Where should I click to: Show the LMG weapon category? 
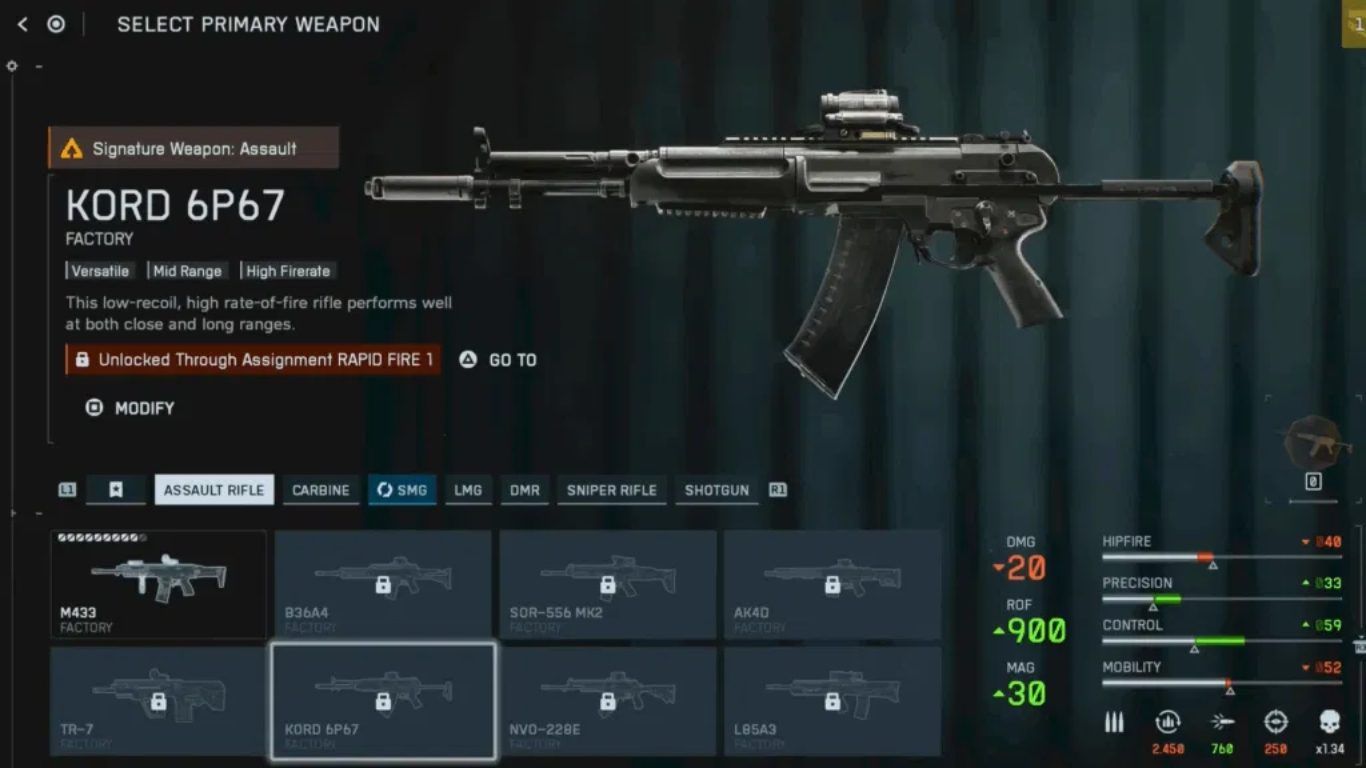pyautogui.click(x=468, y=490)
